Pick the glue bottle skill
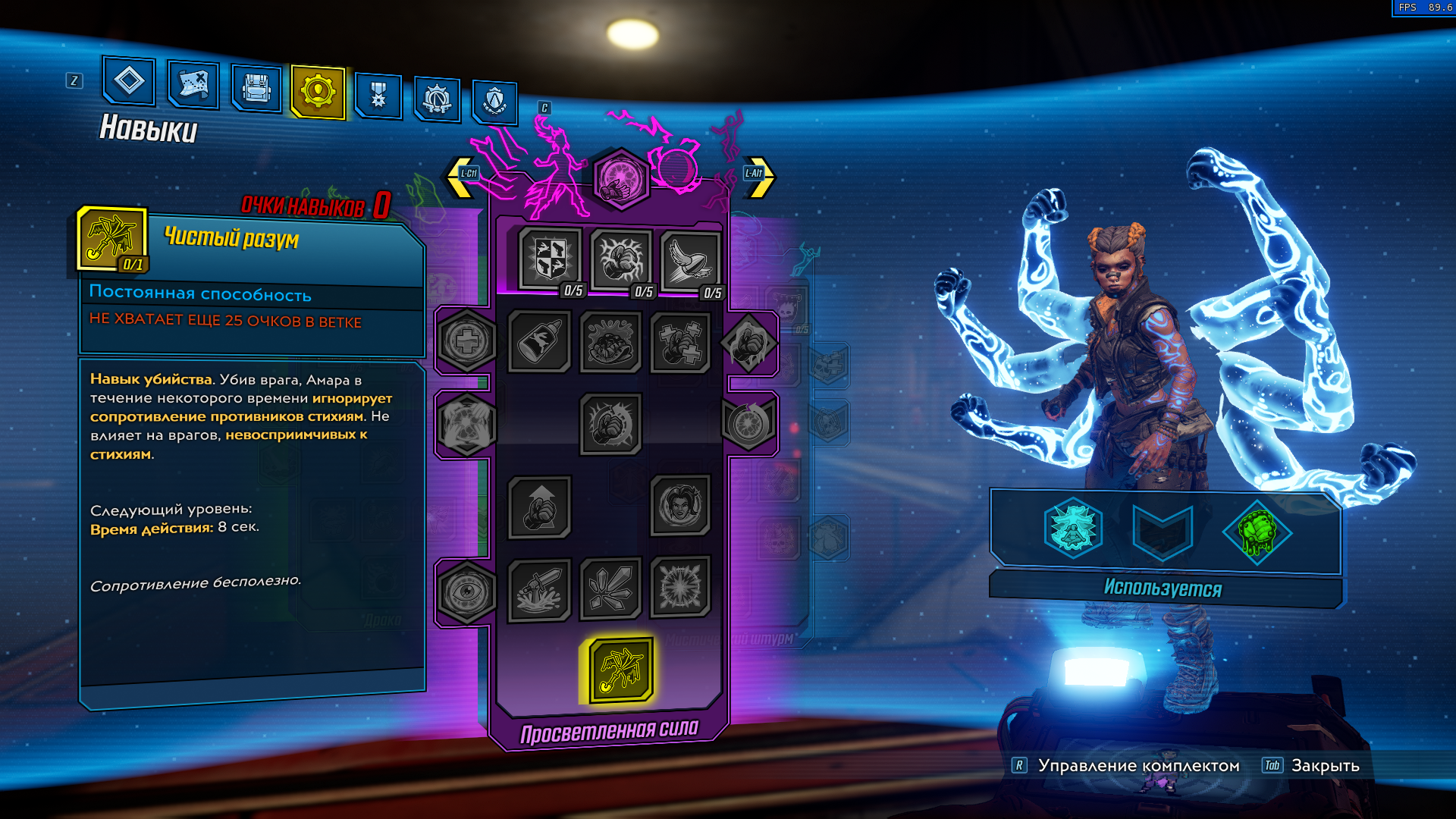The height and width of the screenshot is (819, 1456). click(x=539, y=343)
